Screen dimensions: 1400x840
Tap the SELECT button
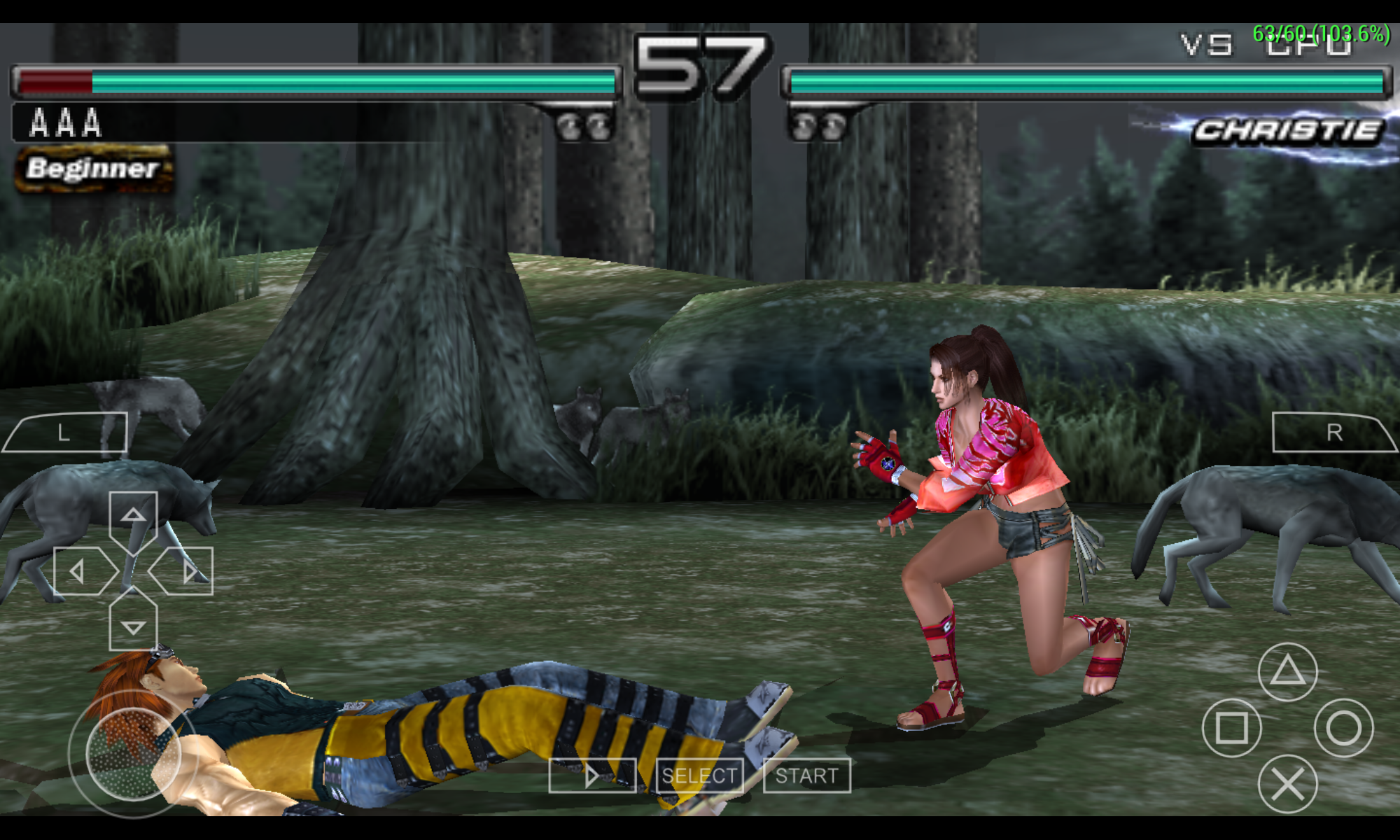pos(699,776)
